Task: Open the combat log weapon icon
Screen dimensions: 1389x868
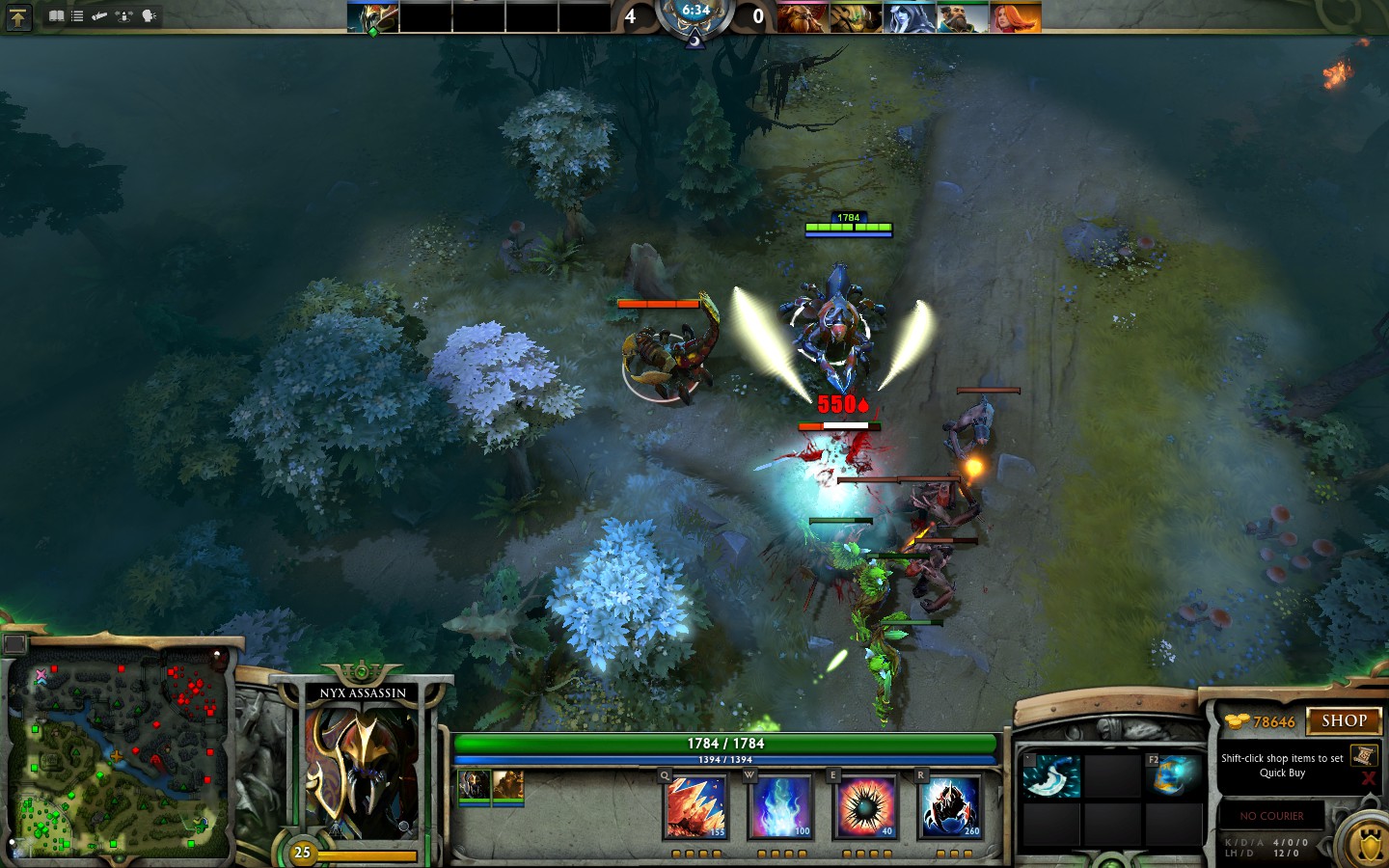Action: point(100,15)
